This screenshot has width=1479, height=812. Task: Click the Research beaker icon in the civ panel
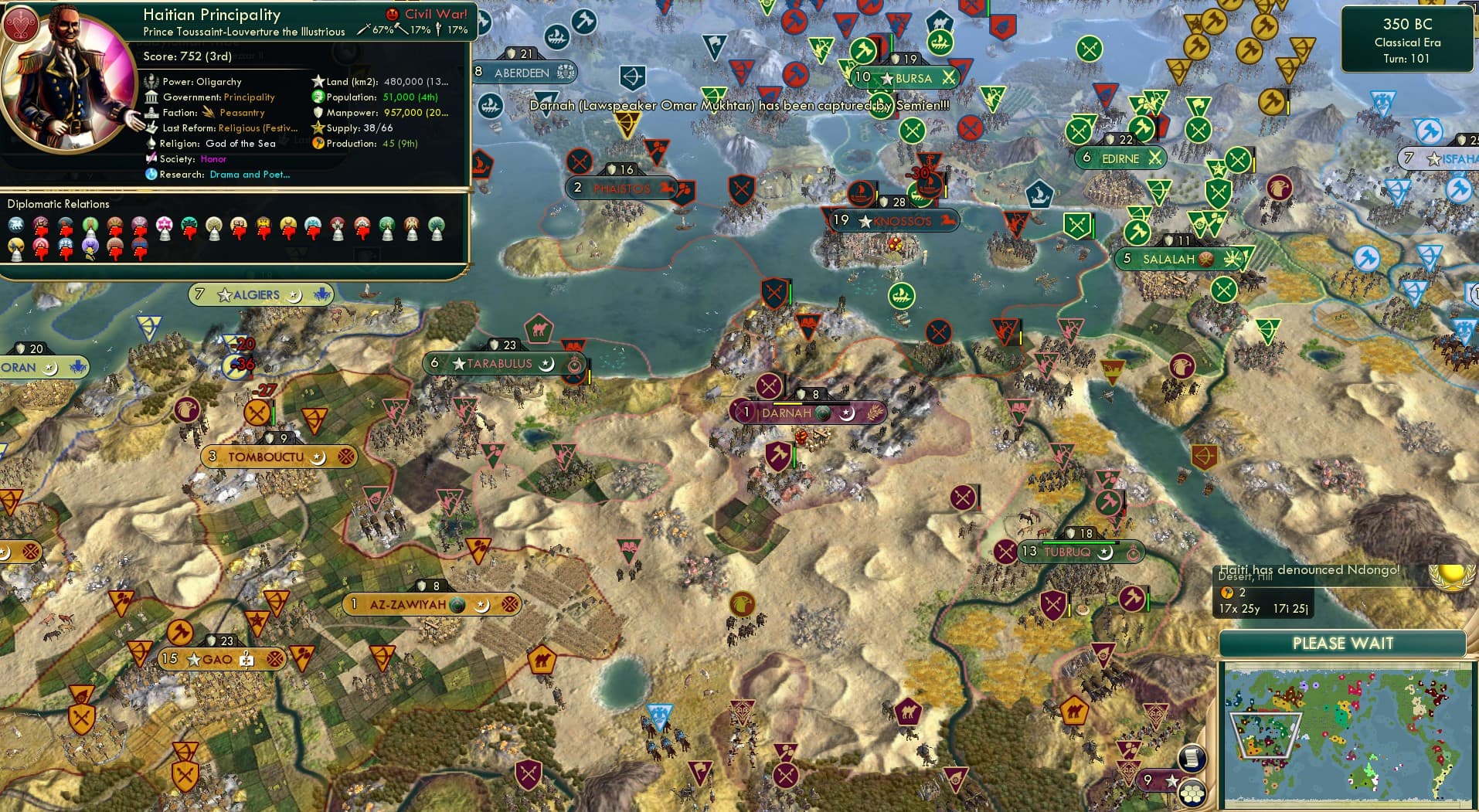152,174
